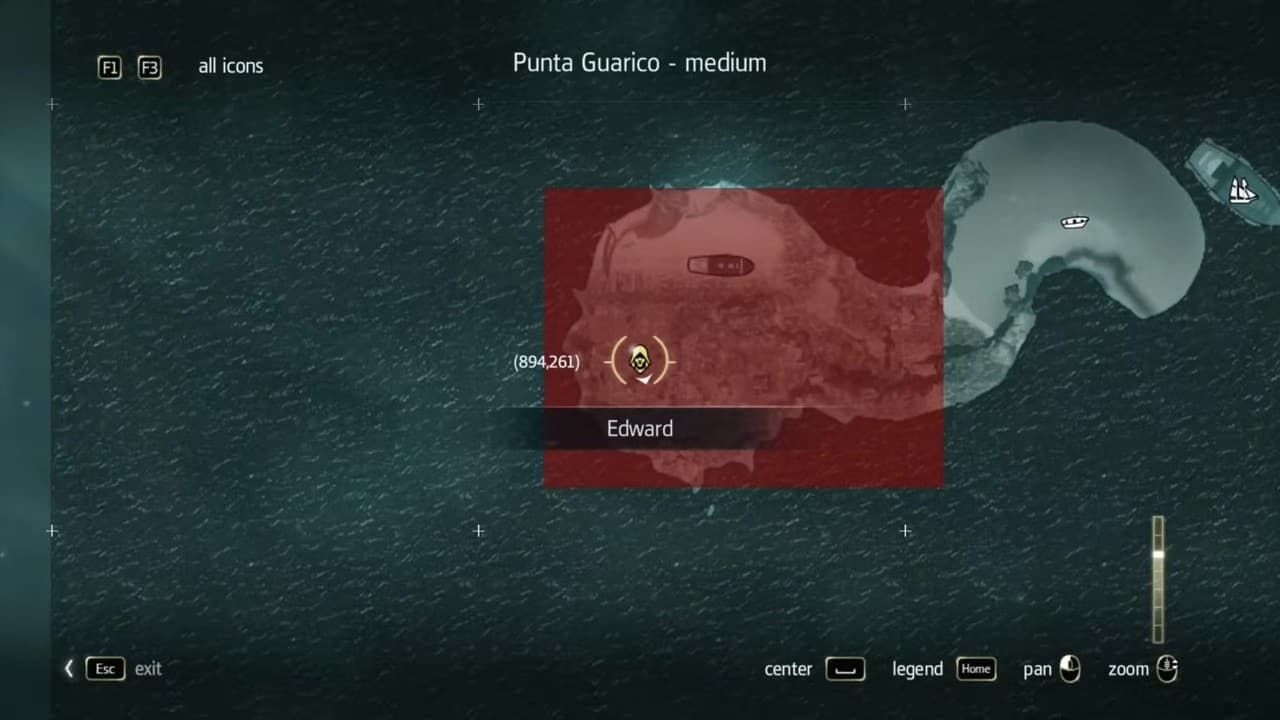Adjust the zoom level slider on the right
This screenshot has height=720, width=1280.
[x=1158, y=580]
